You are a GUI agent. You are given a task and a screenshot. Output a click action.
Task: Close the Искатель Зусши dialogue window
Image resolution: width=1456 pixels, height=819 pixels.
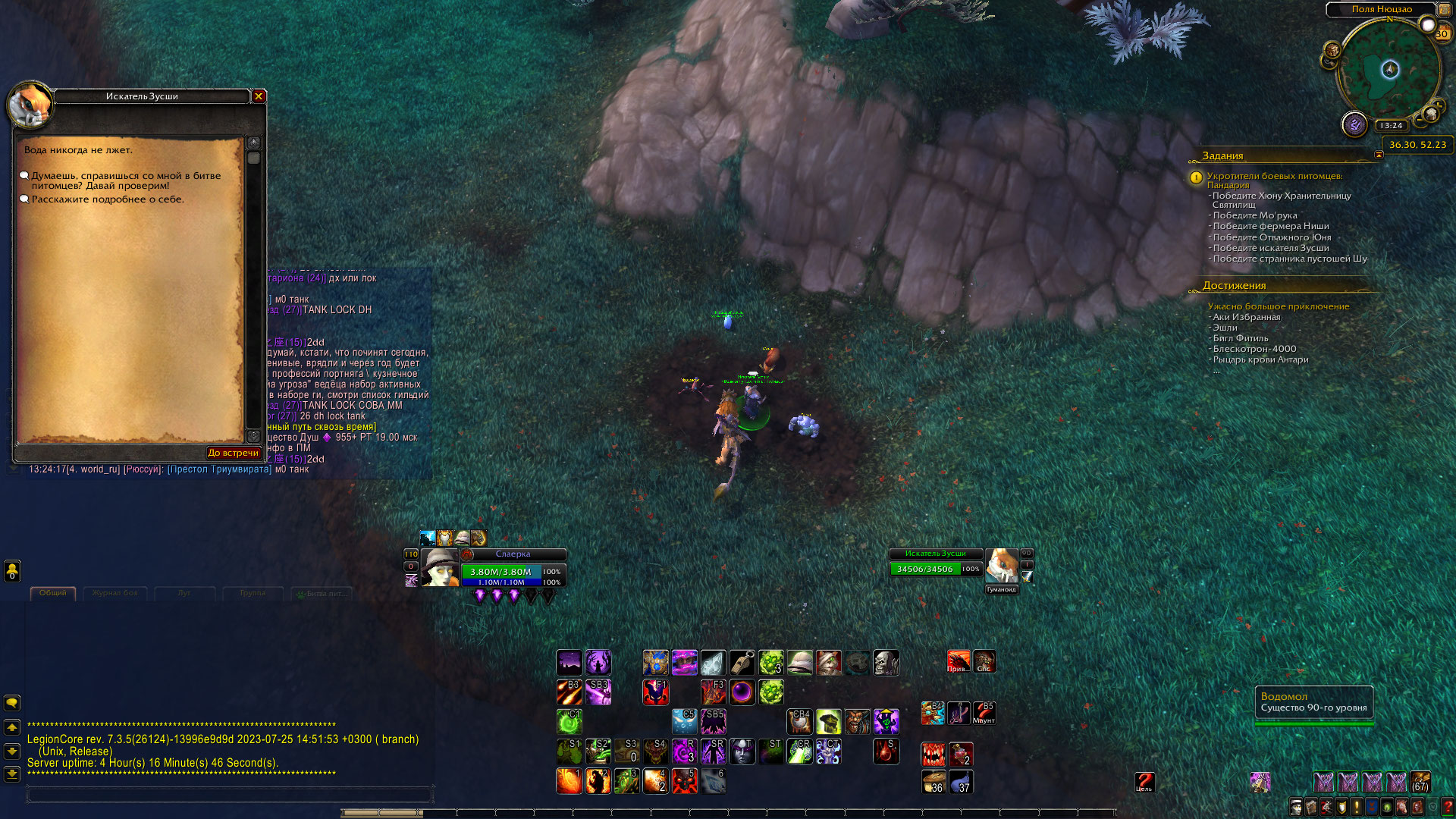[x=259, y=96]
